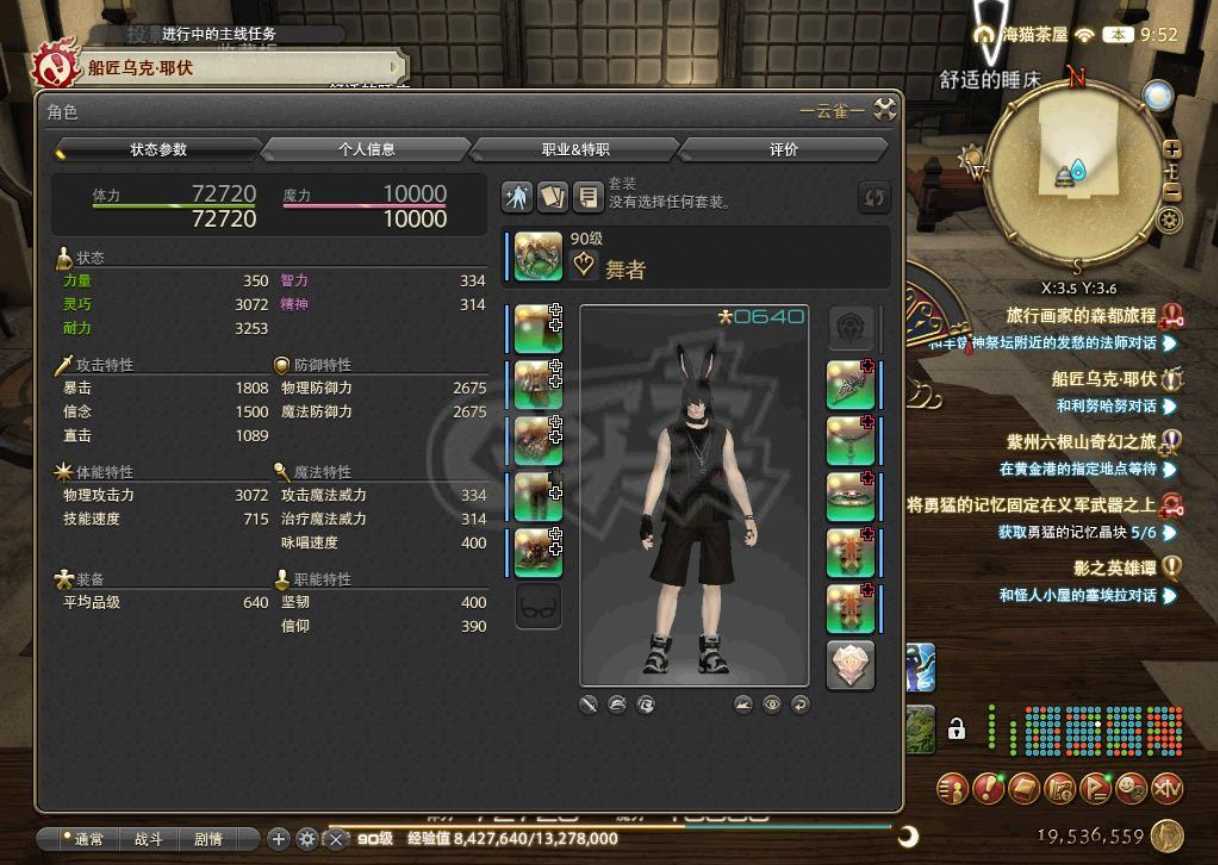Open the minimap gear settings
Screen dimensions: 1218x865
pos(1168,220)
